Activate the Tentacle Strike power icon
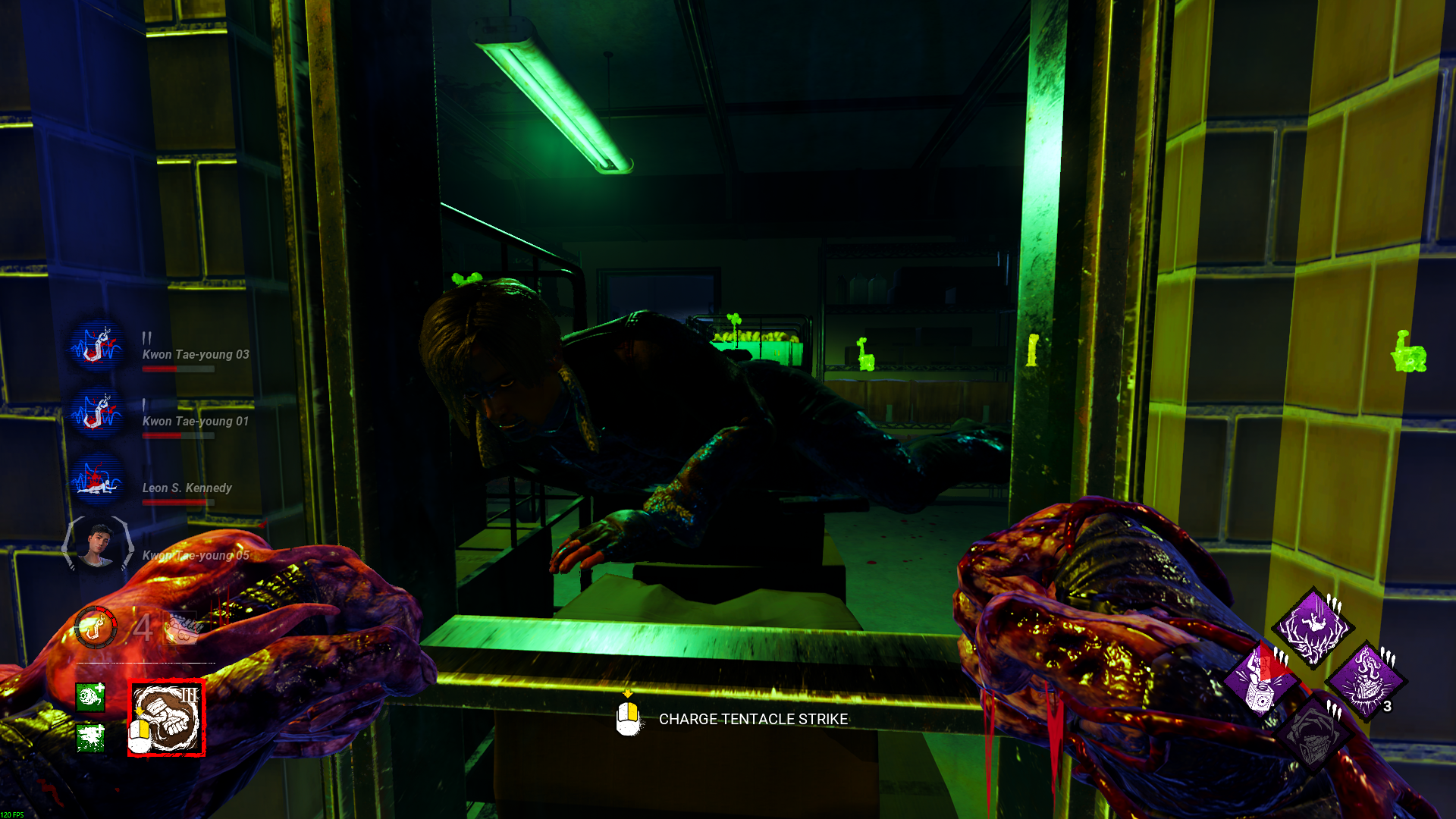The height and width of the screenshot is (819, 1456). click(x=167, y=718)
